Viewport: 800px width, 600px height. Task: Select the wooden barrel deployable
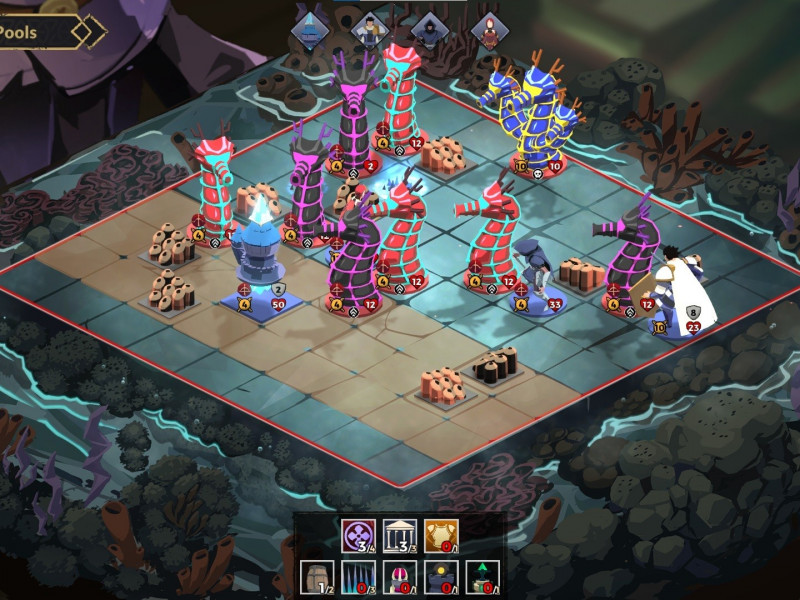point(315,576)
